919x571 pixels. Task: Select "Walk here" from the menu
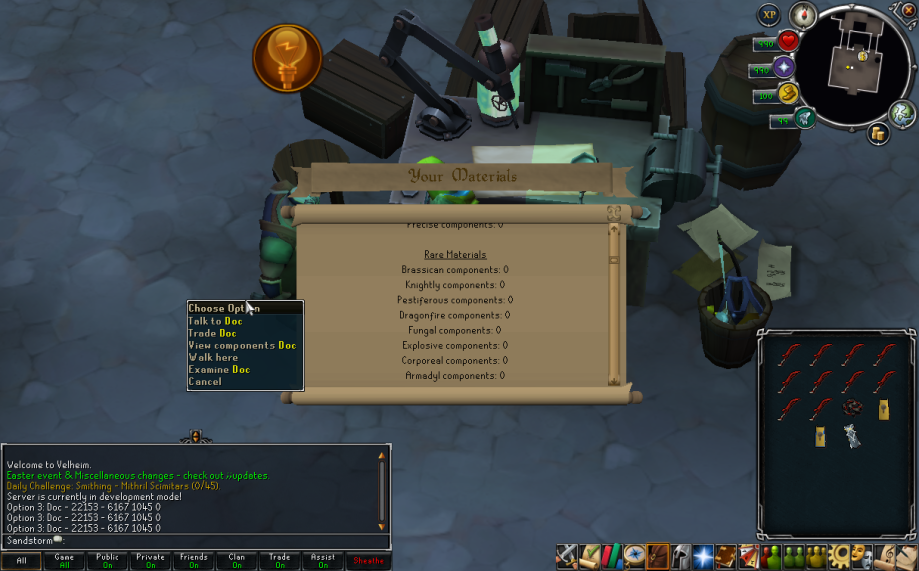213,357
